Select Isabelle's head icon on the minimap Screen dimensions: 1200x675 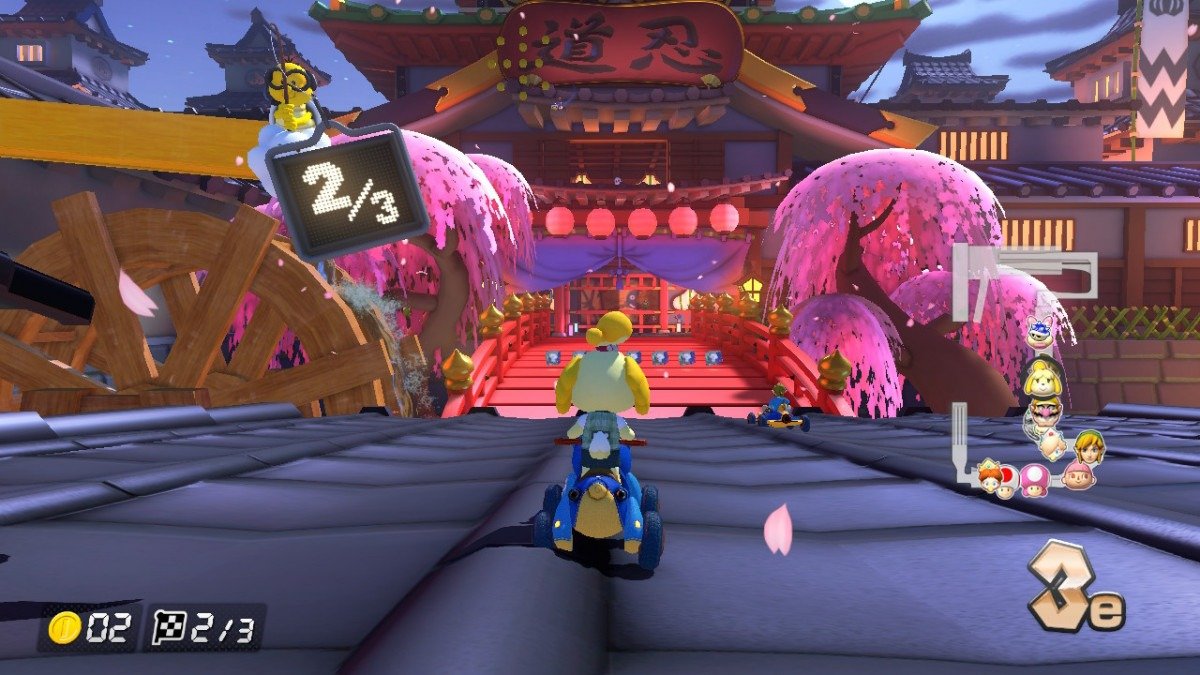[1041, 378]
